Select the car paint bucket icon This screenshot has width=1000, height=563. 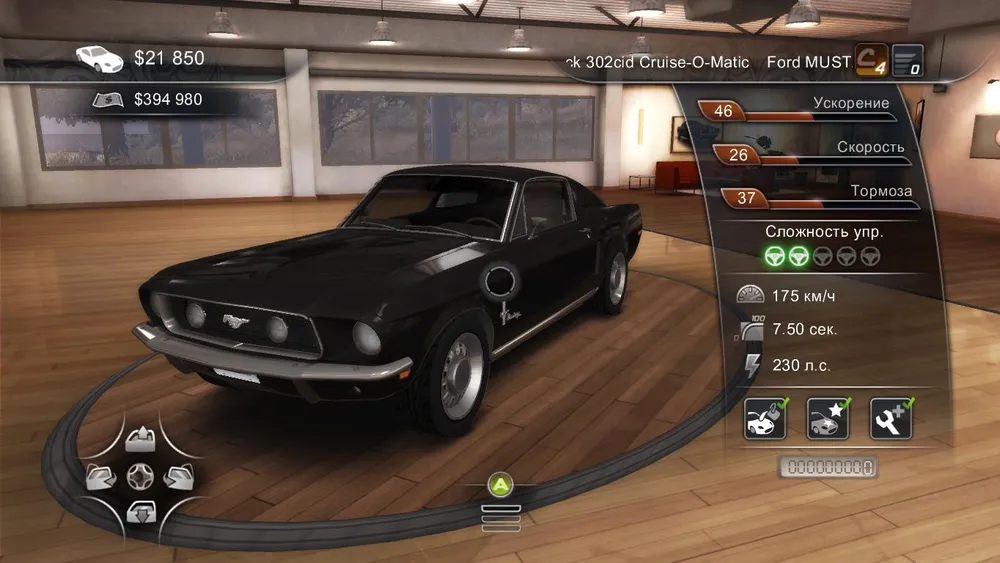pyautogui.click(x=764, y=418)
